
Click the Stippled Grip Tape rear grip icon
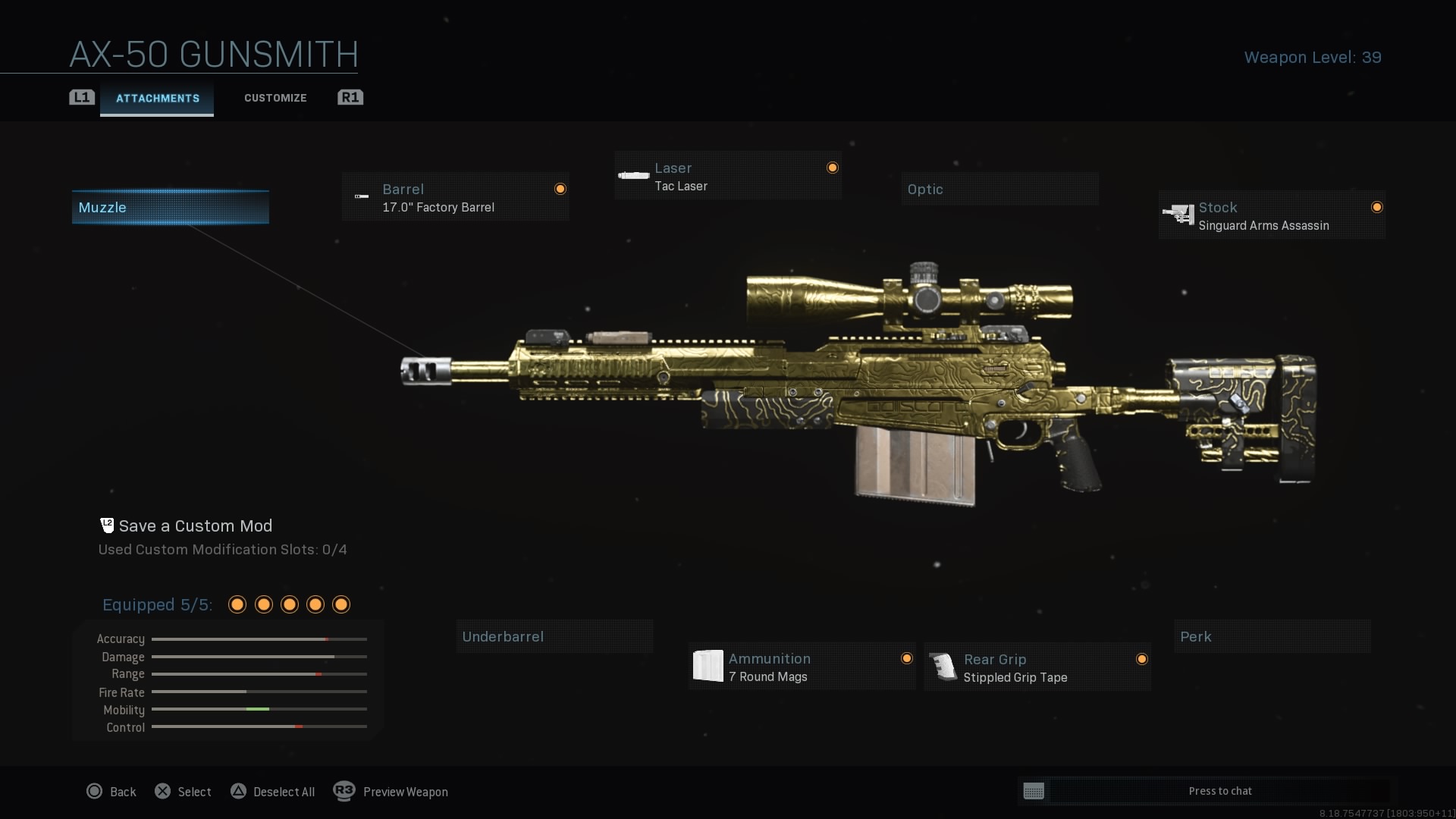point(943,667)
